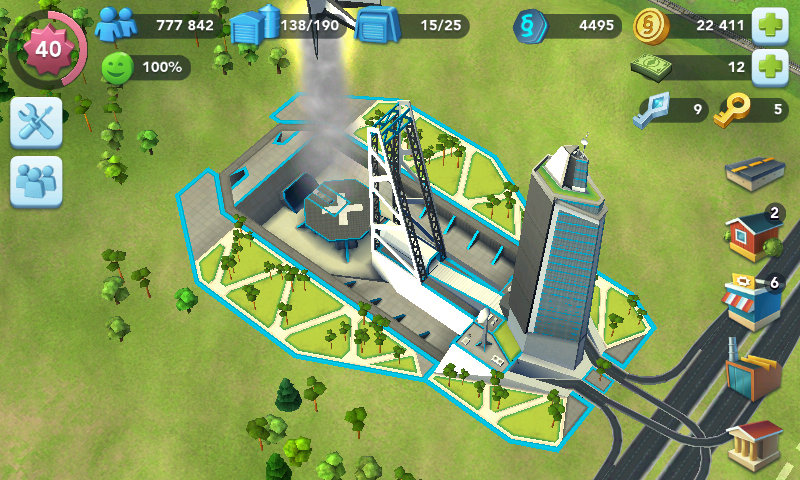Viewport: 800px width, 480px height.
Task: Open city storage showing 138/190
Action: [254, 25]
